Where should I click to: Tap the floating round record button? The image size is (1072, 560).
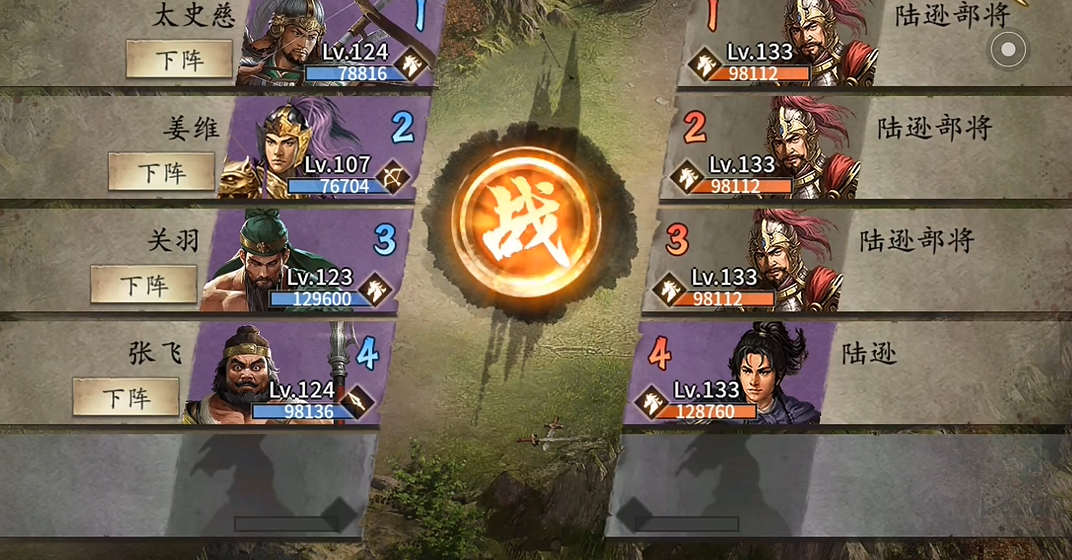[x=1008, y=49]
